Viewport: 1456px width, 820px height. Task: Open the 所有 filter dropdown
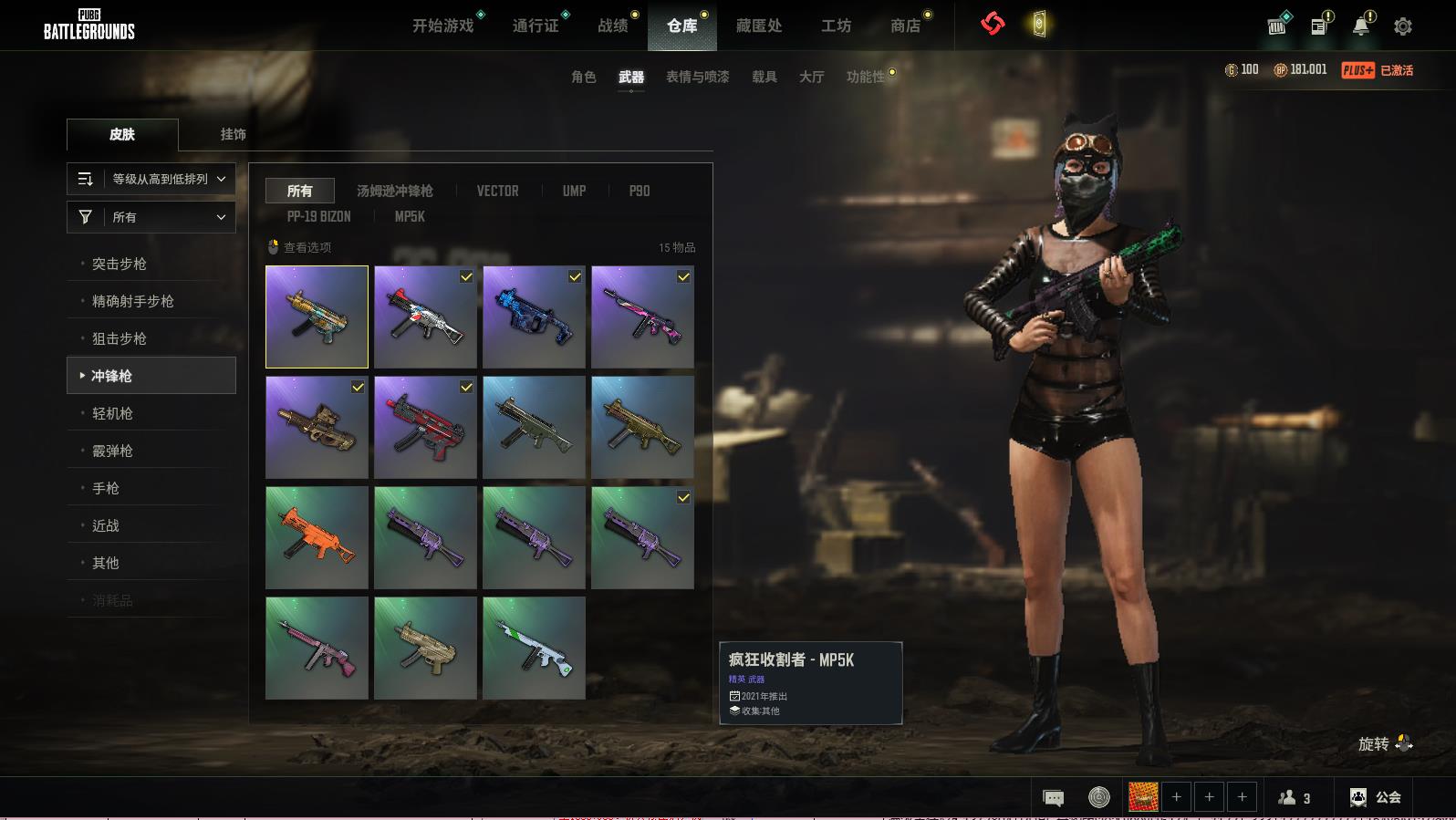[x=151, y=217]
